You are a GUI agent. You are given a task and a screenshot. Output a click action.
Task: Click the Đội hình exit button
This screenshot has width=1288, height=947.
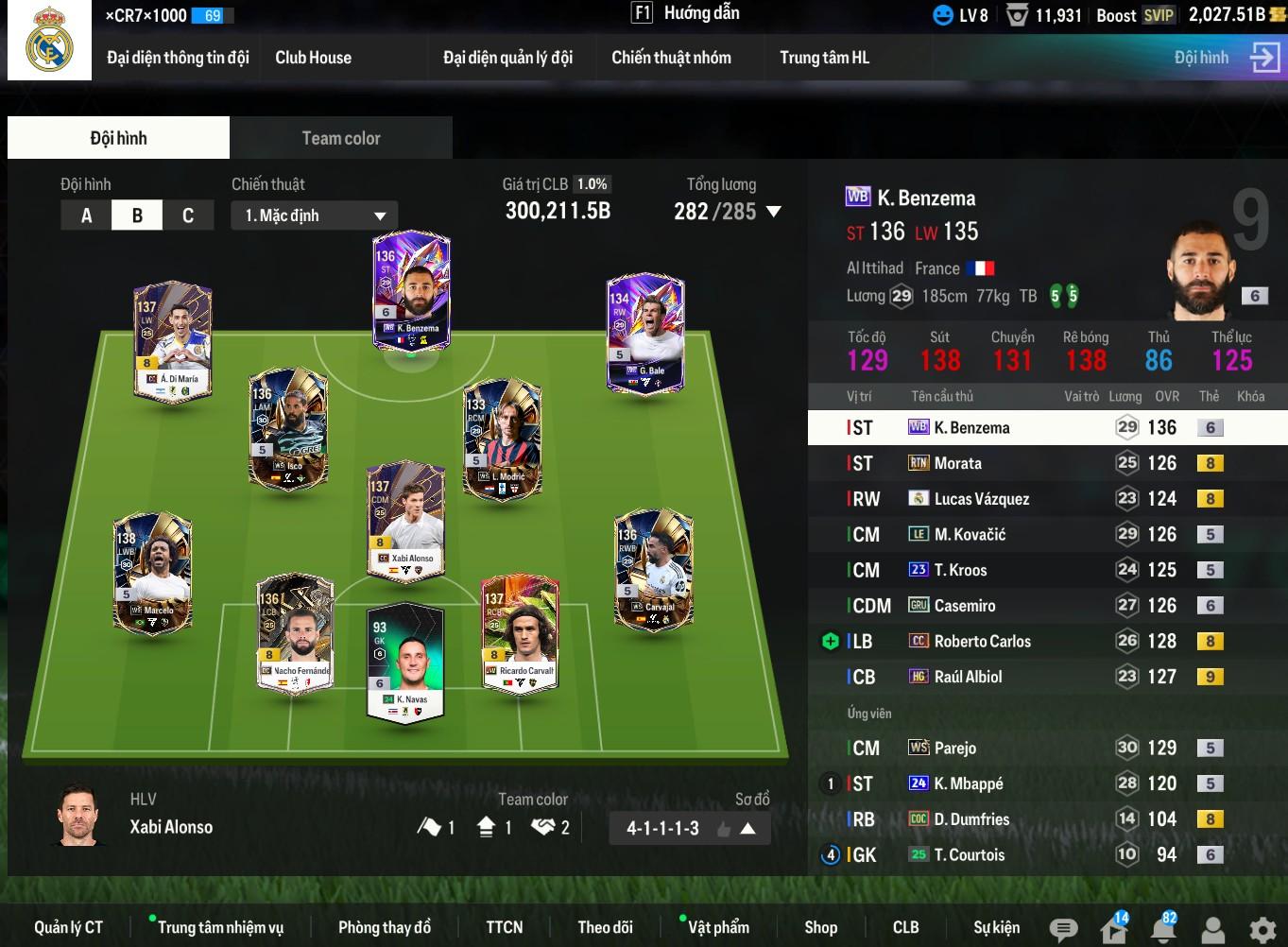[x=1263, y=57]
